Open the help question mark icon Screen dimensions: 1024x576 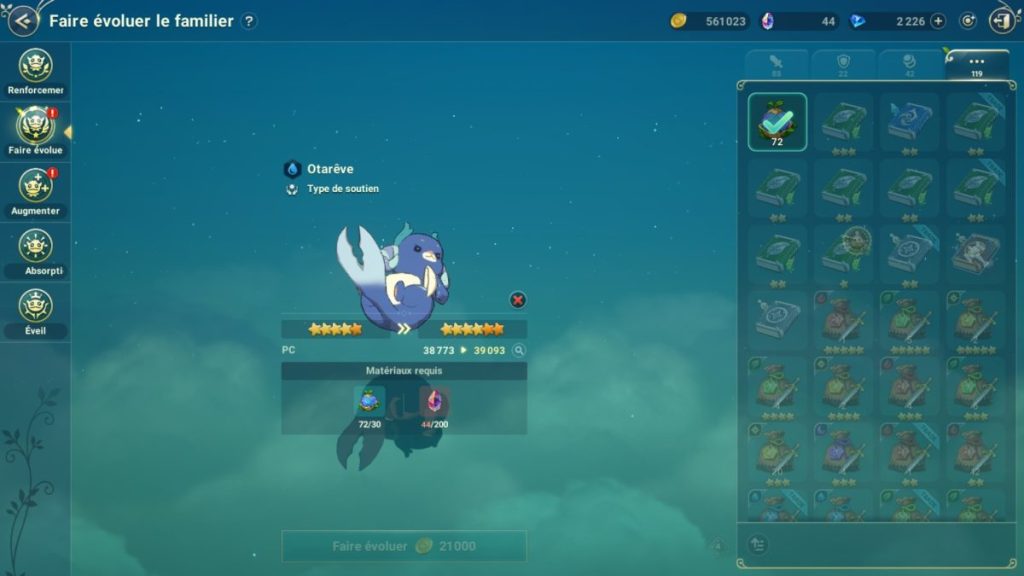point(249,21)
